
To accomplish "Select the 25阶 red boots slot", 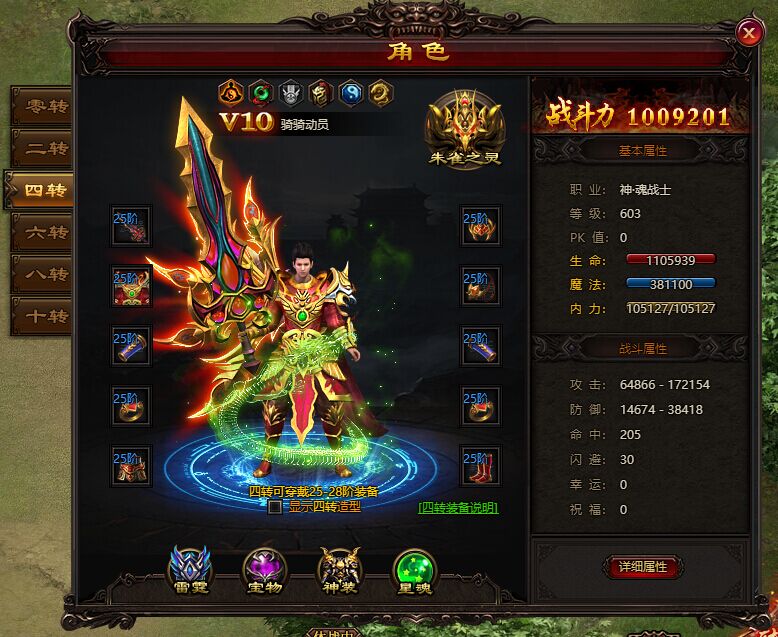I will pos(481,466).
